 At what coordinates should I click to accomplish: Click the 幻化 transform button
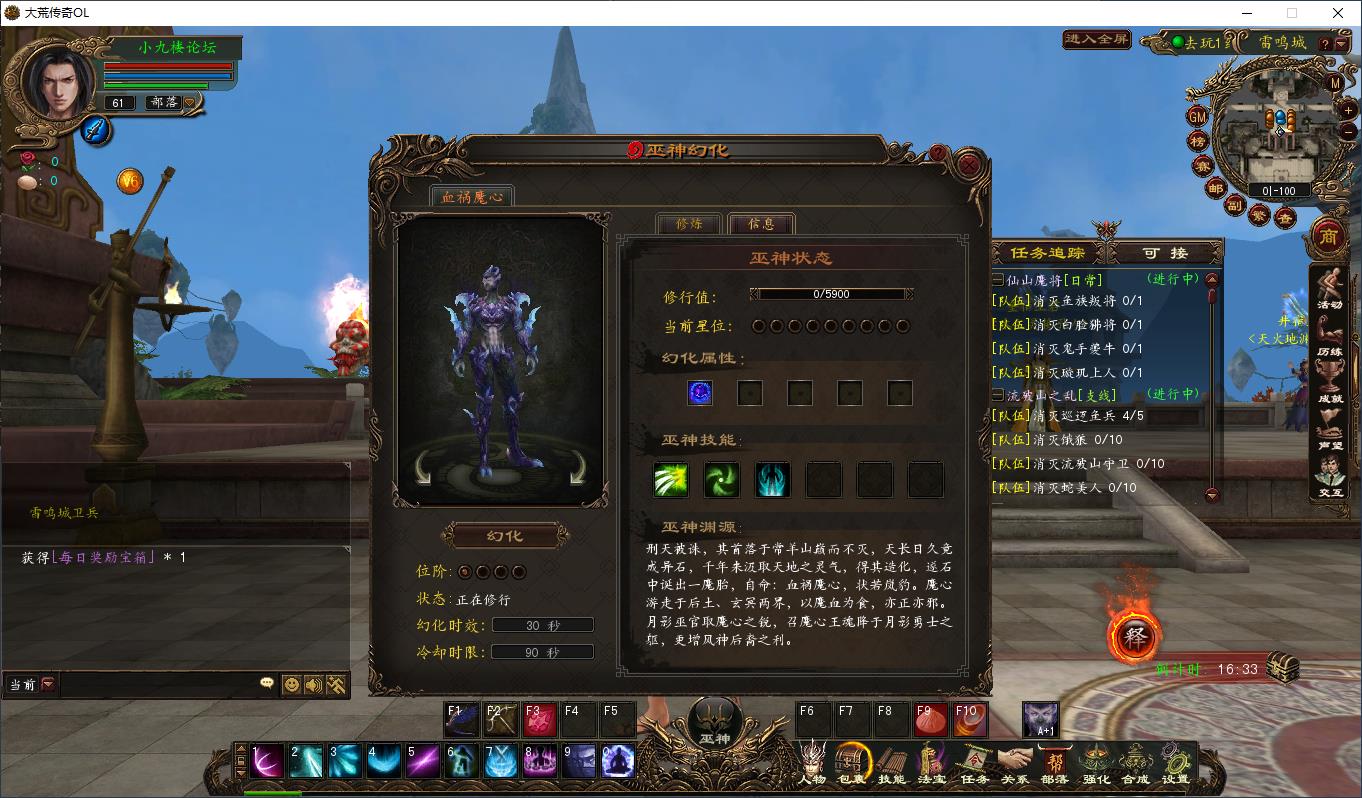[x=504, y=536]
